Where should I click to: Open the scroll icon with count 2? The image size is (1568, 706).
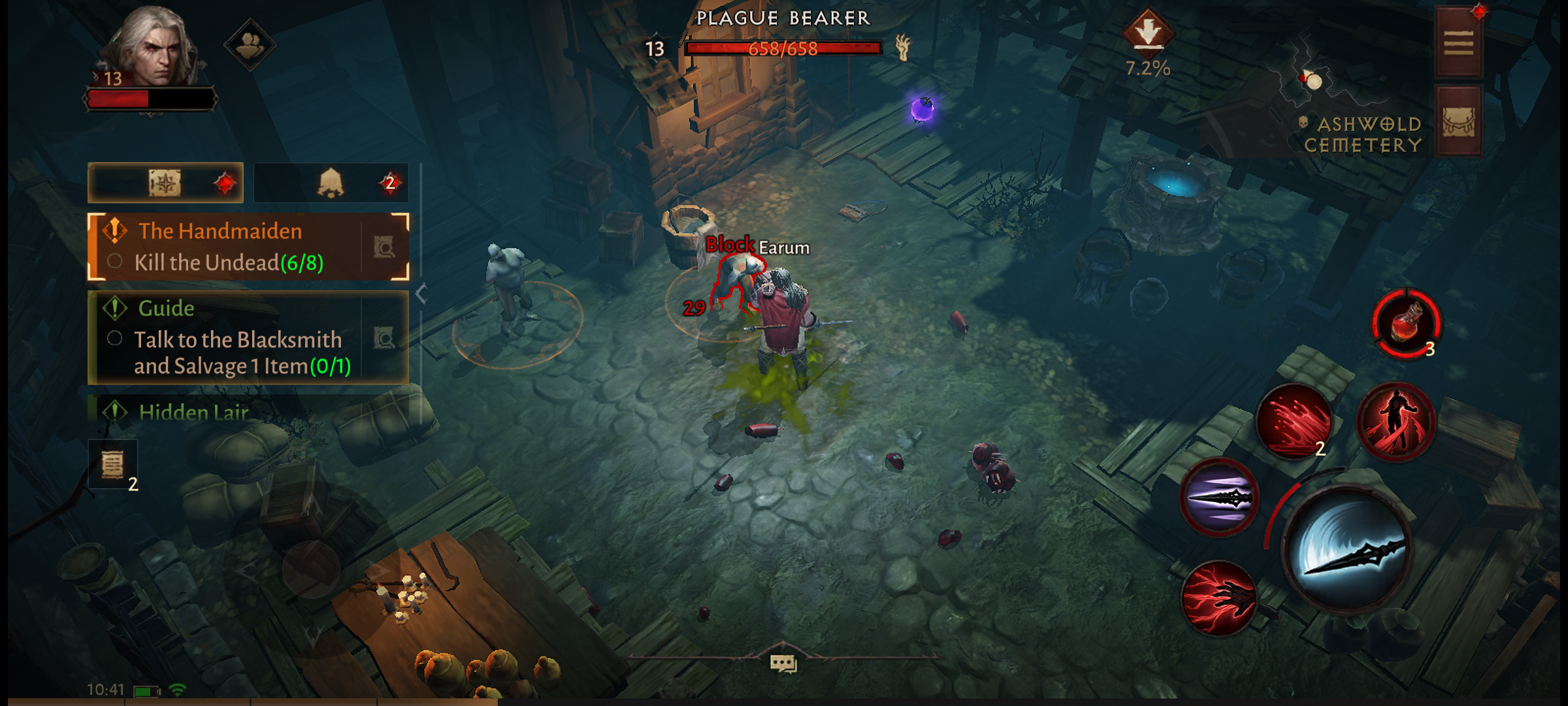(113, 465)
